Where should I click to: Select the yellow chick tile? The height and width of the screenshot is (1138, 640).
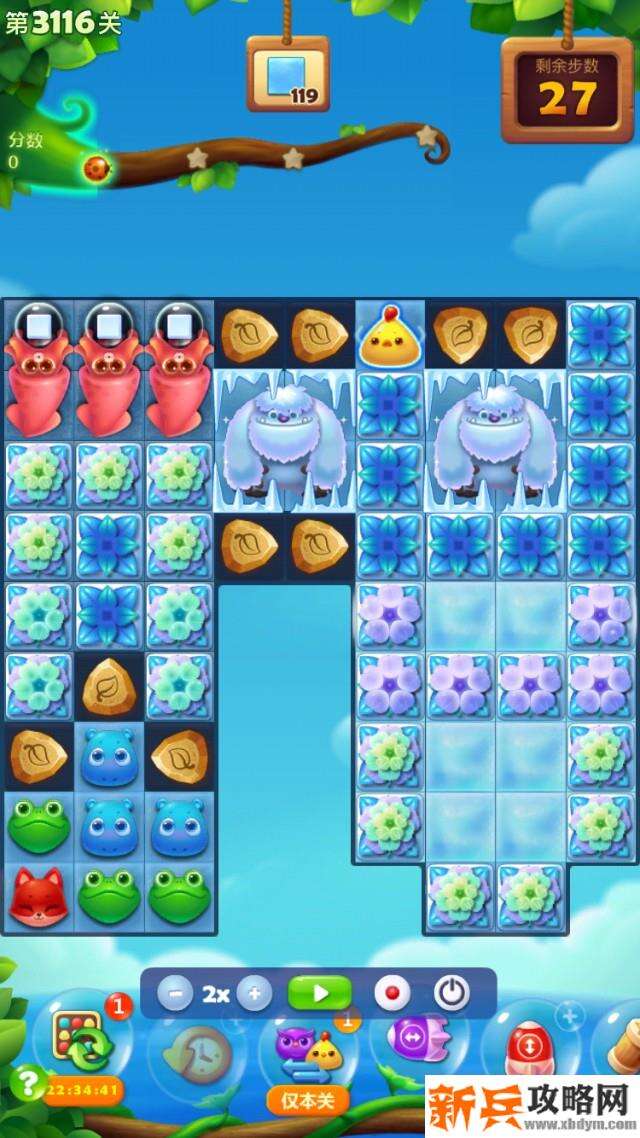tap(390, 336)
